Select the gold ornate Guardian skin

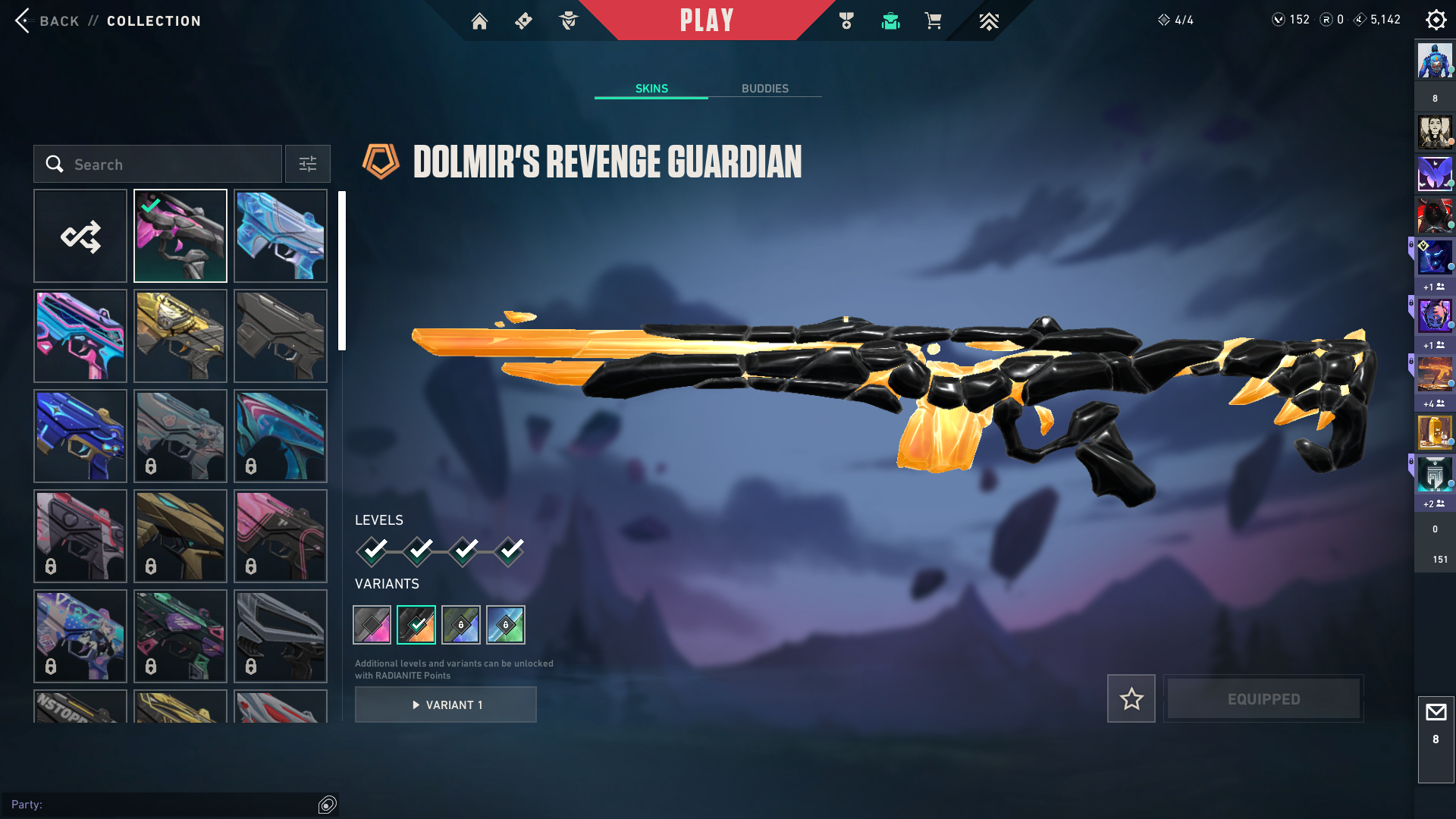pos(180,336)
